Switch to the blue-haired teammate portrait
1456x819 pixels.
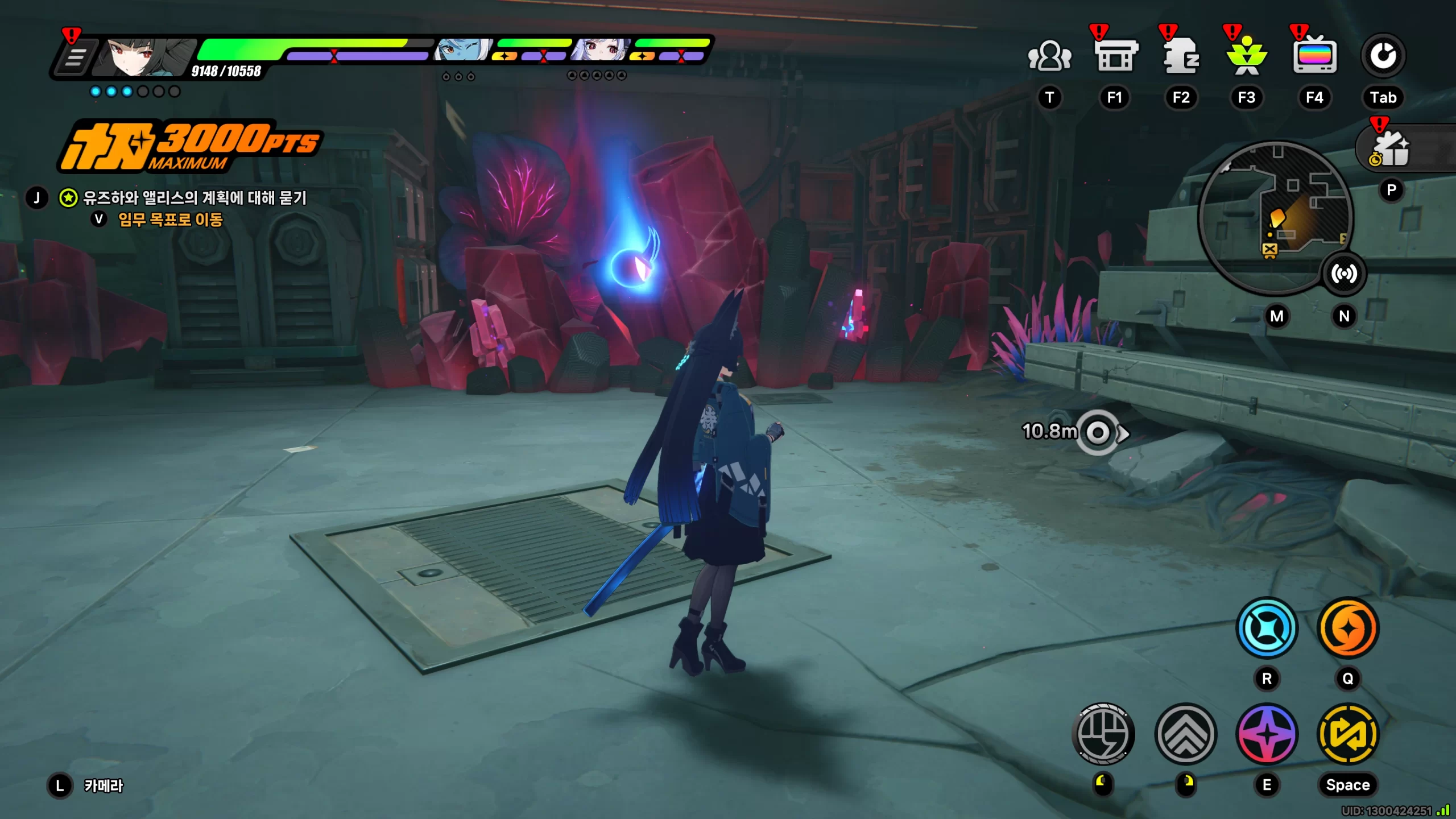462,50
